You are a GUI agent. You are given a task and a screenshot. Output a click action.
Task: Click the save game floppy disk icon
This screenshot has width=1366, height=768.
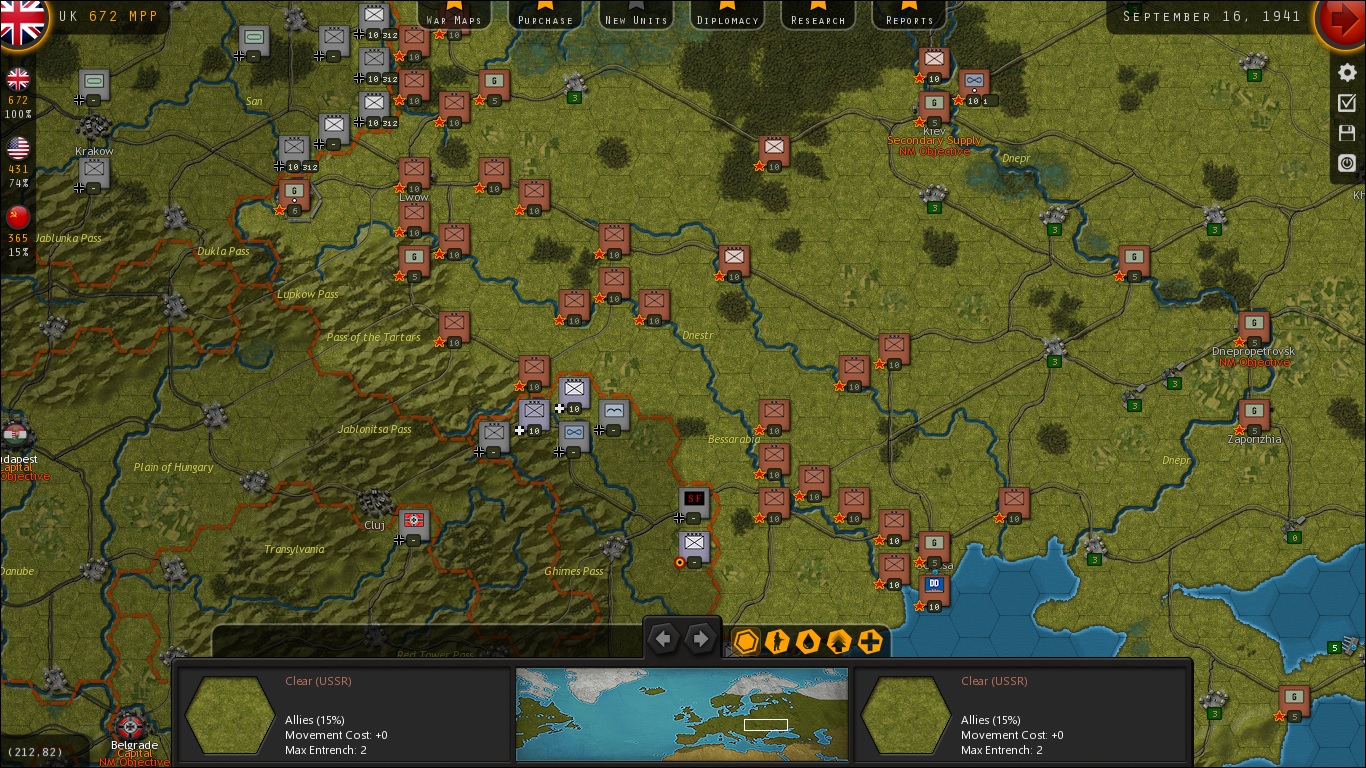[1347, 132]
